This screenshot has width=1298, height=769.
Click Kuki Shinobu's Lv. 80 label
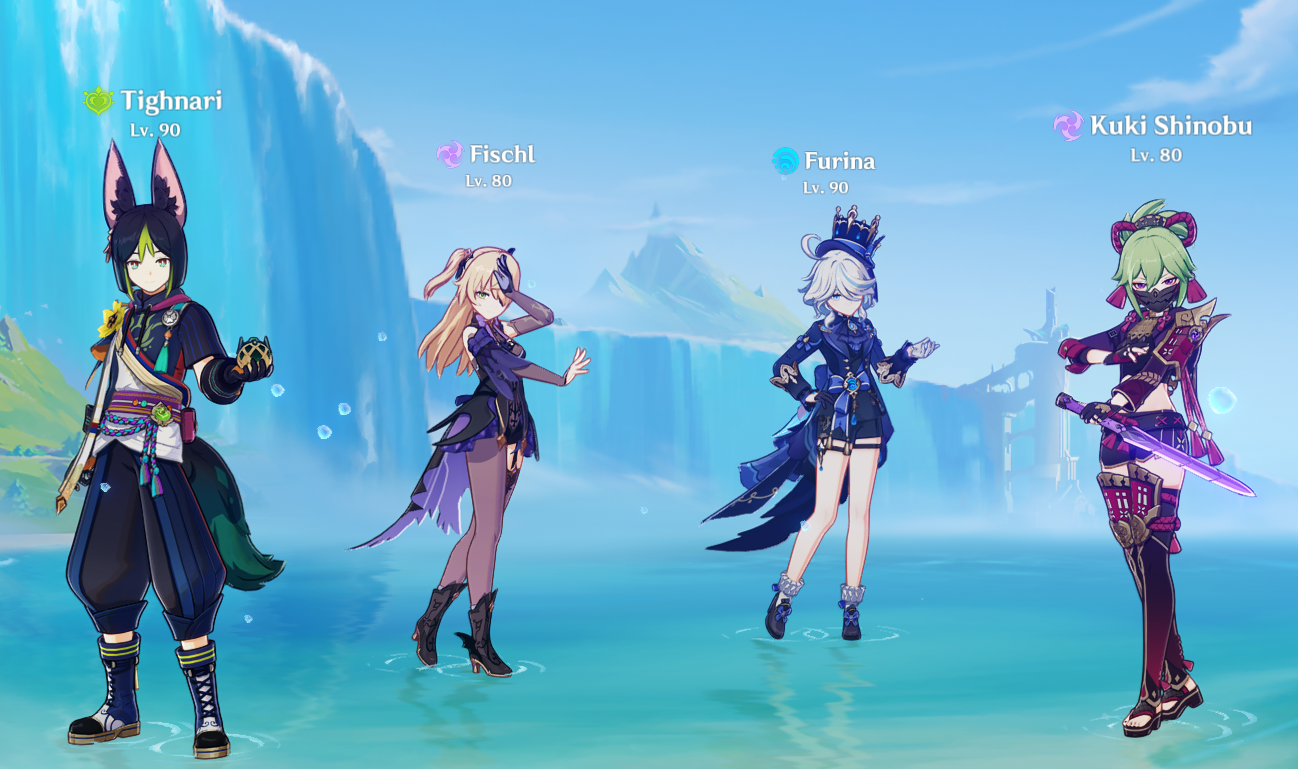pos(1155,156)
